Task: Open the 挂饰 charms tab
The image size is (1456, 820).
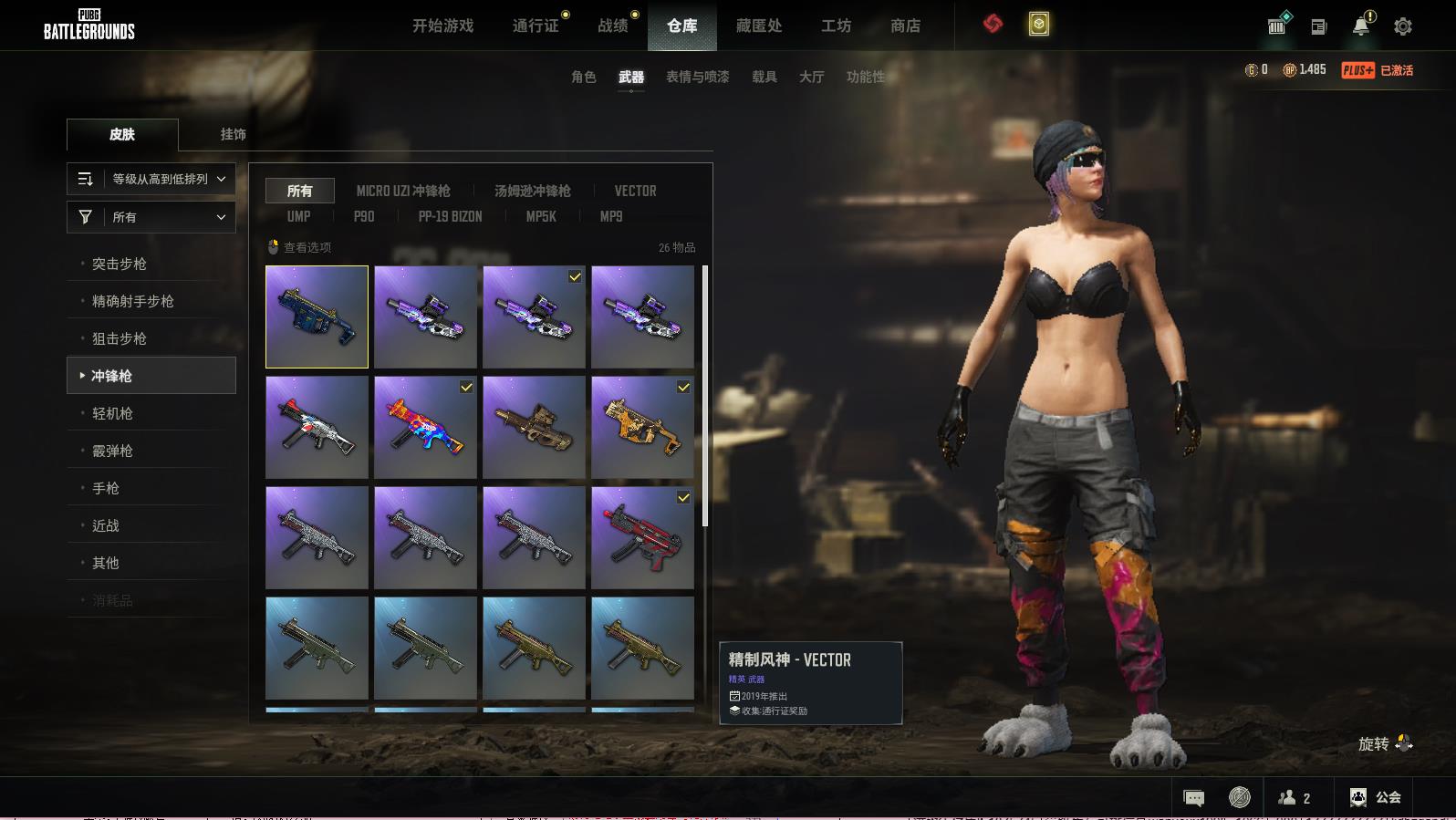Action: pyautogui.click(x=233, y=134)
